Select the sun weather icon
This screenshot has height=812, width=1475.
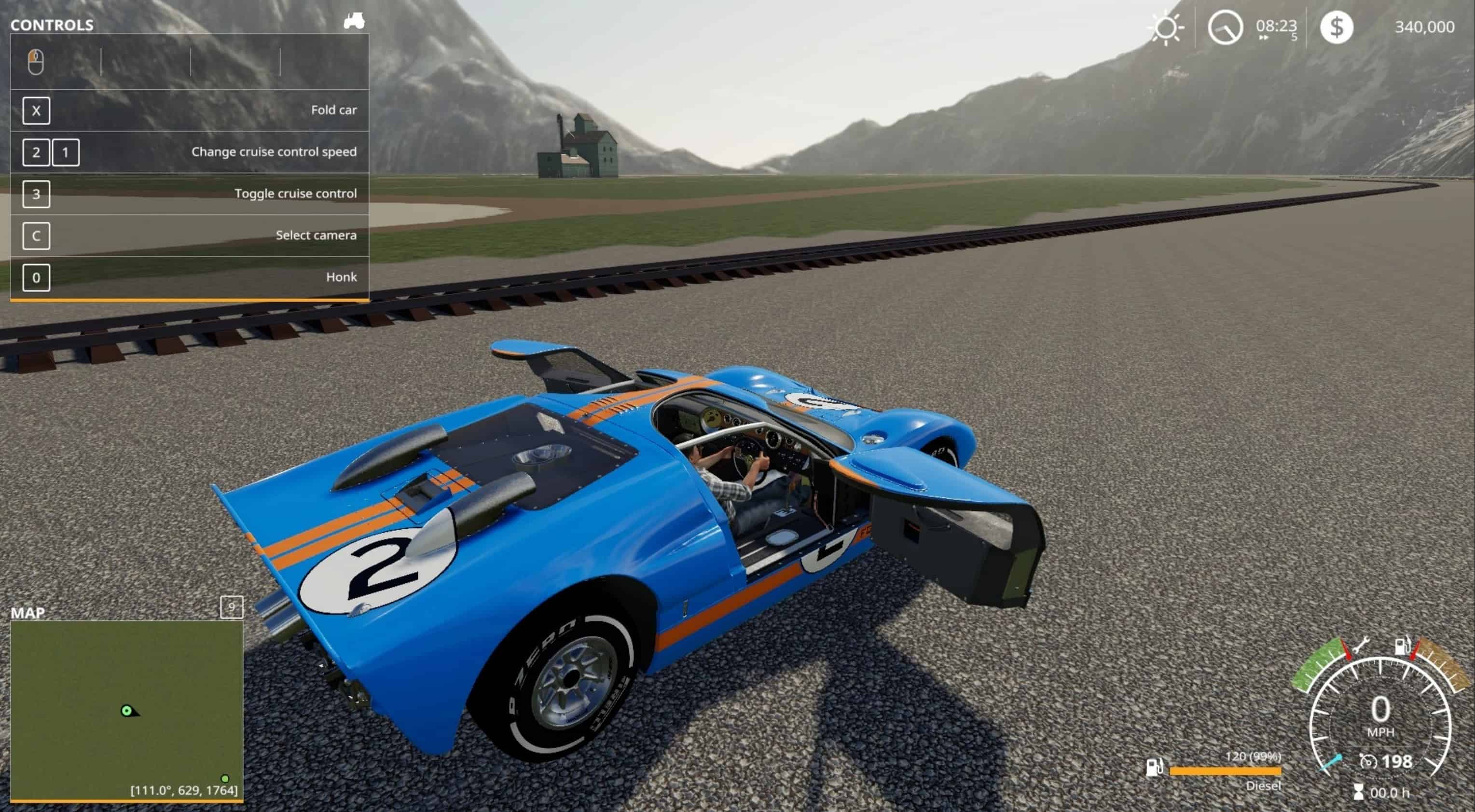(x=1166, y=28)
